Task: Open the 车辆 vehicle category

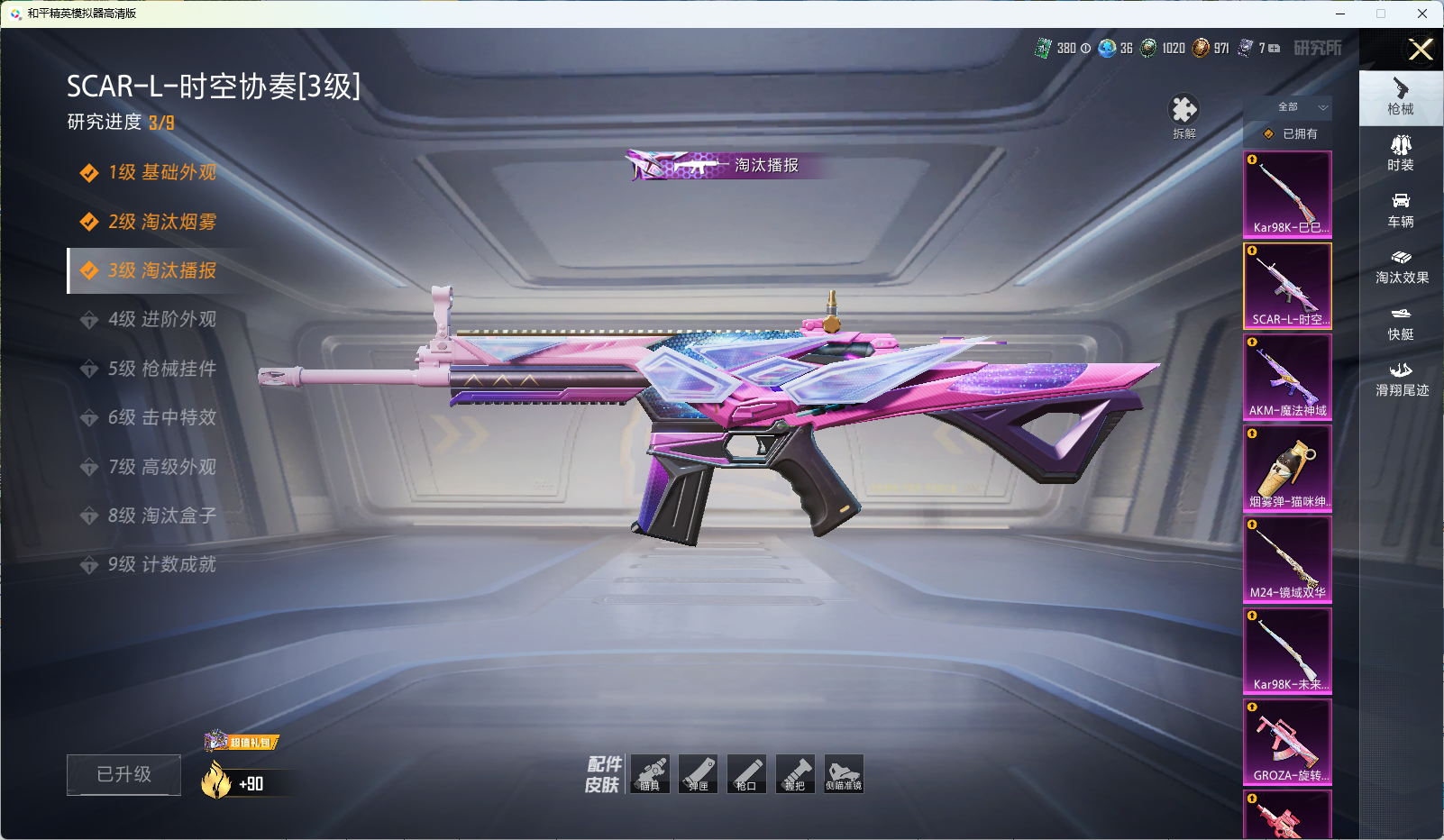Action: coord(1401,210)
